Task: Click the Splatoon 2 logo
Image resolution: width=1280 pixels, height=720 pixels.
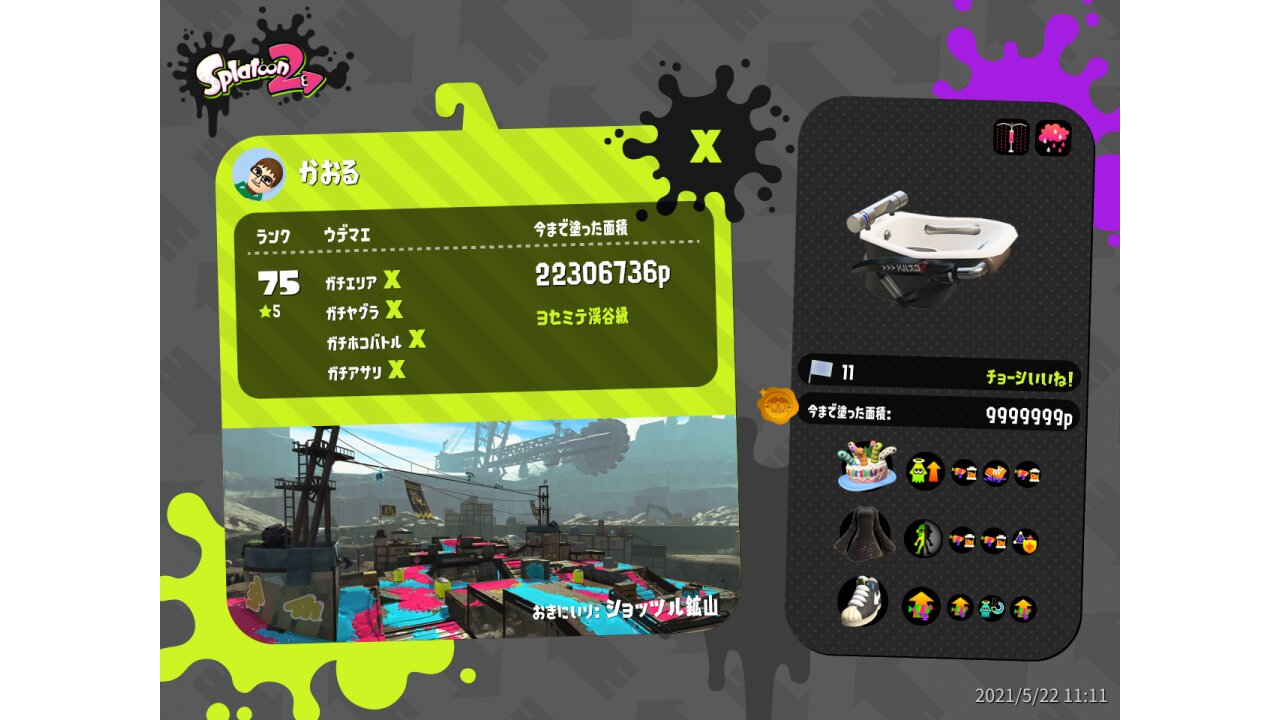Action: tap(260, 77)
